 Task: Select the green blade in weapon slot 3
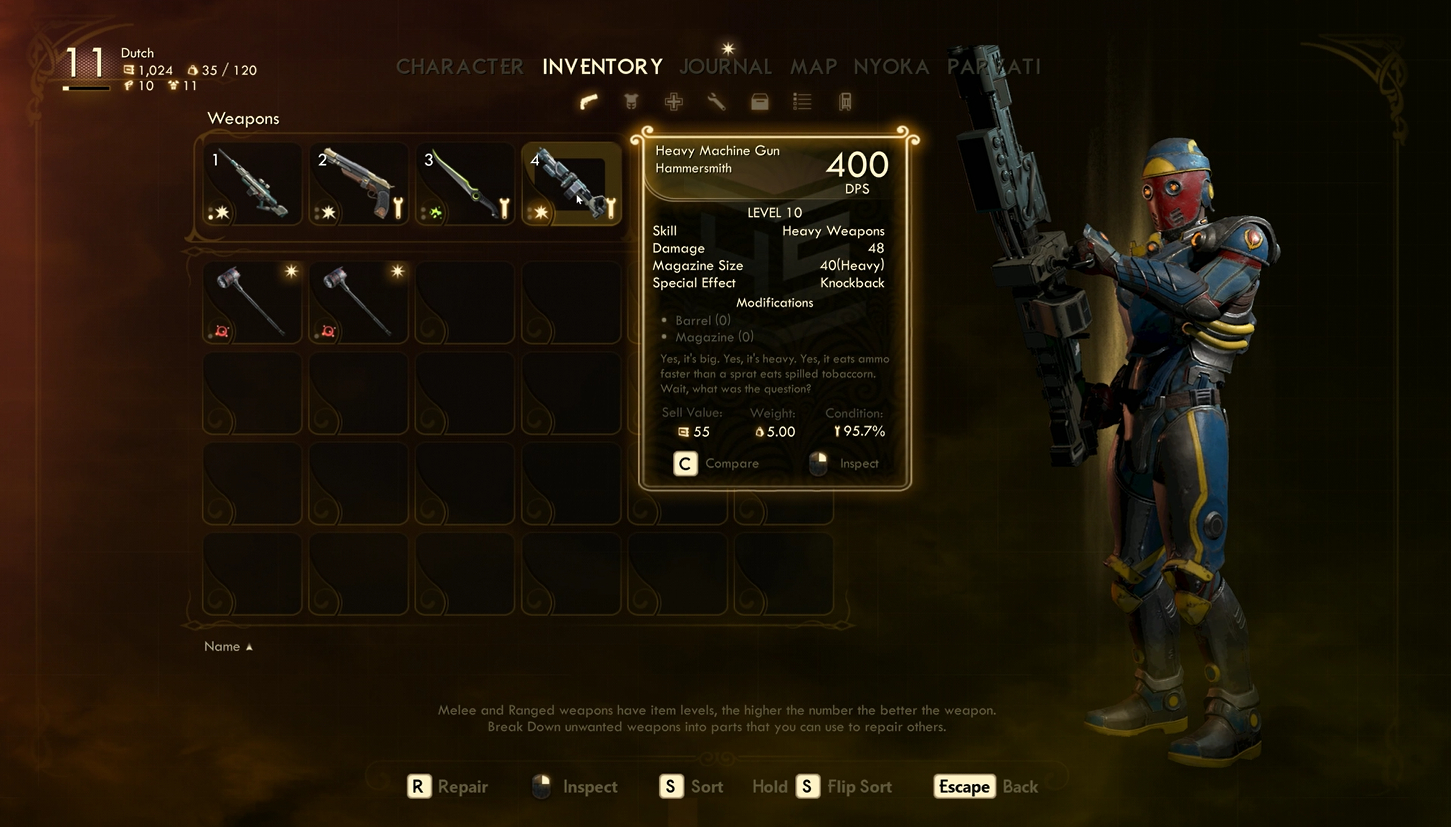click(x=465, y=184)
